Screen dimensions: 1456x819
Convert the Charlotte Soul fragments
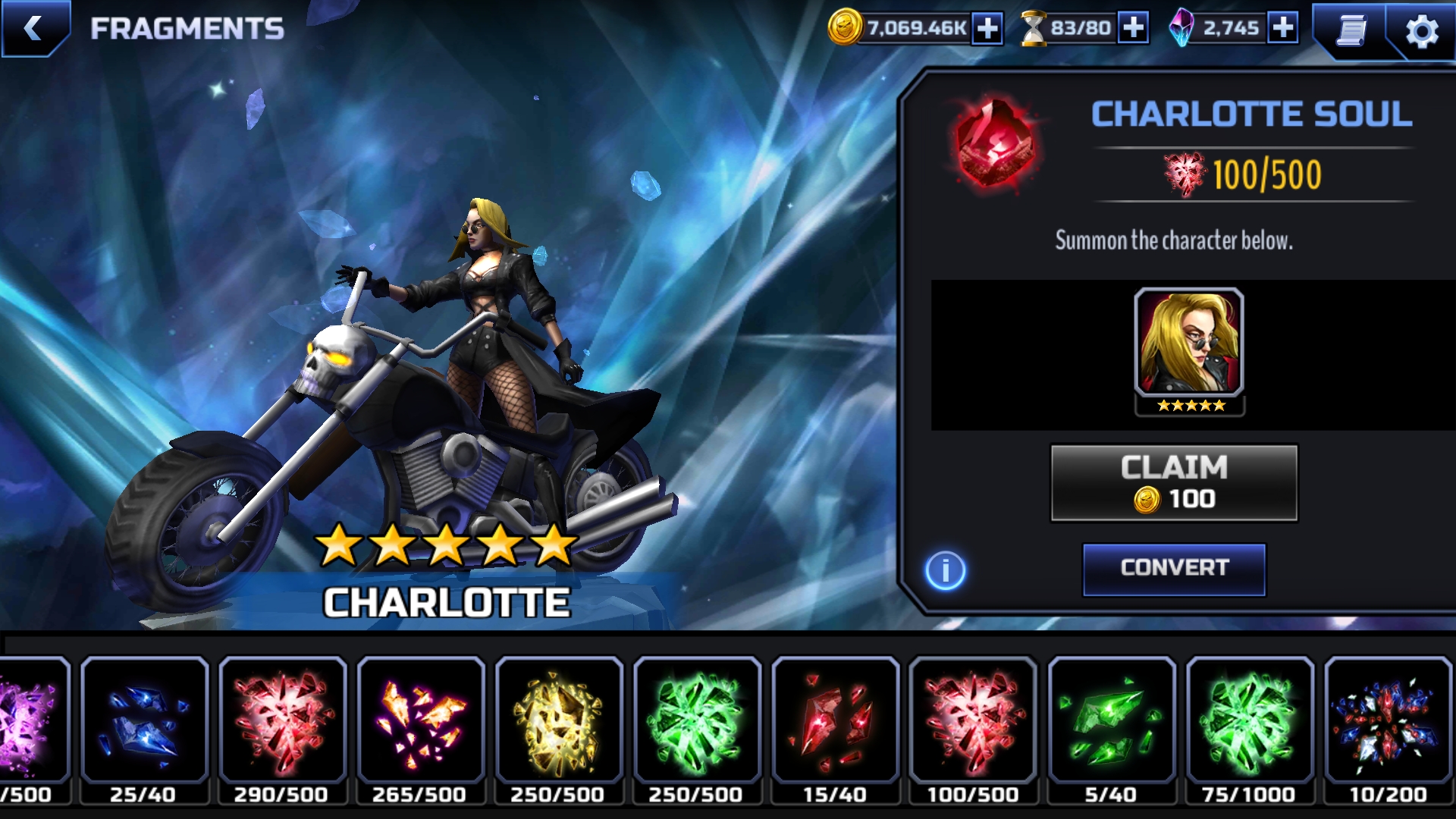click(x=1173, y=569)
